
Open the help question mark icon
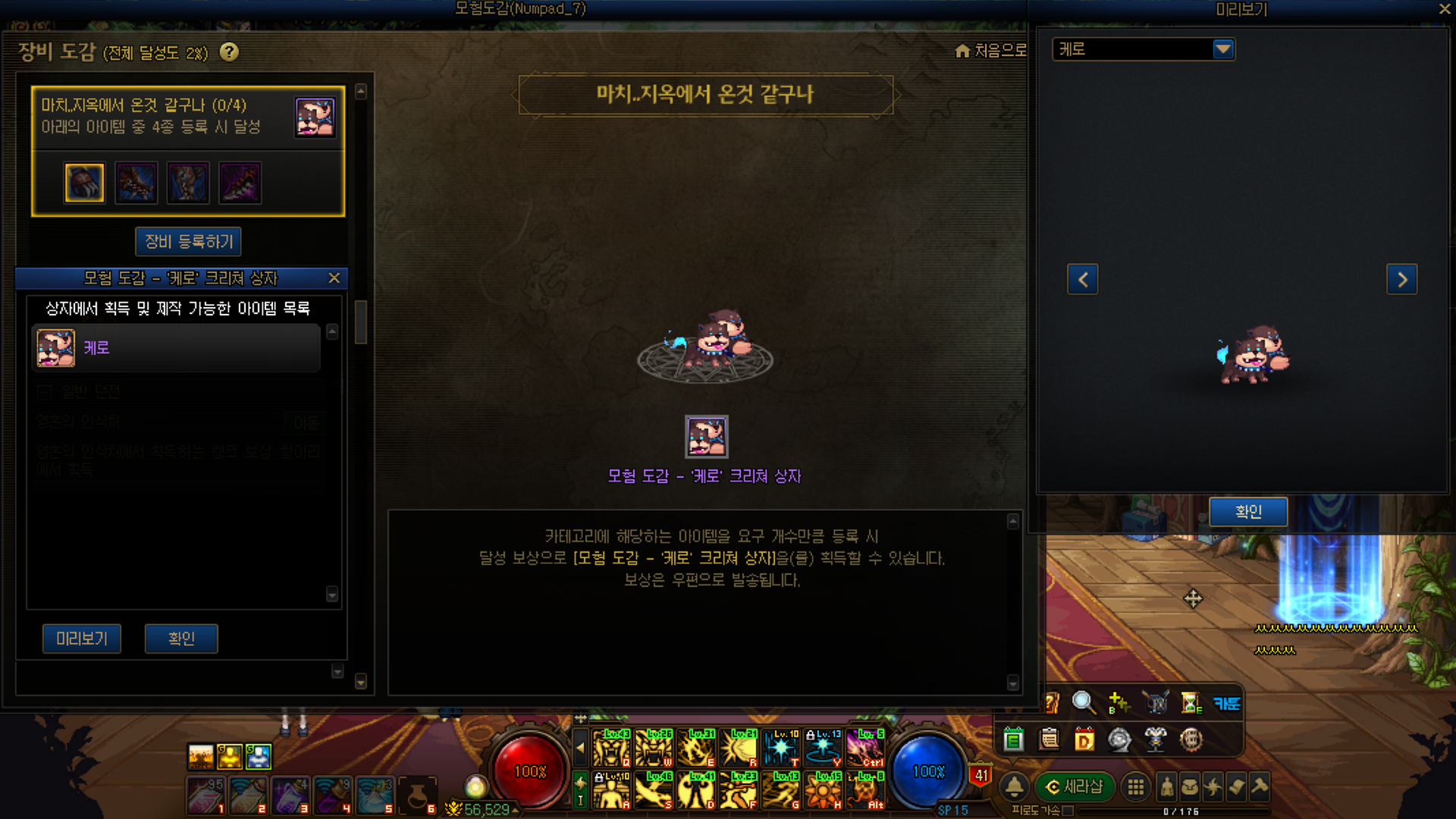(x=229, y=52)
